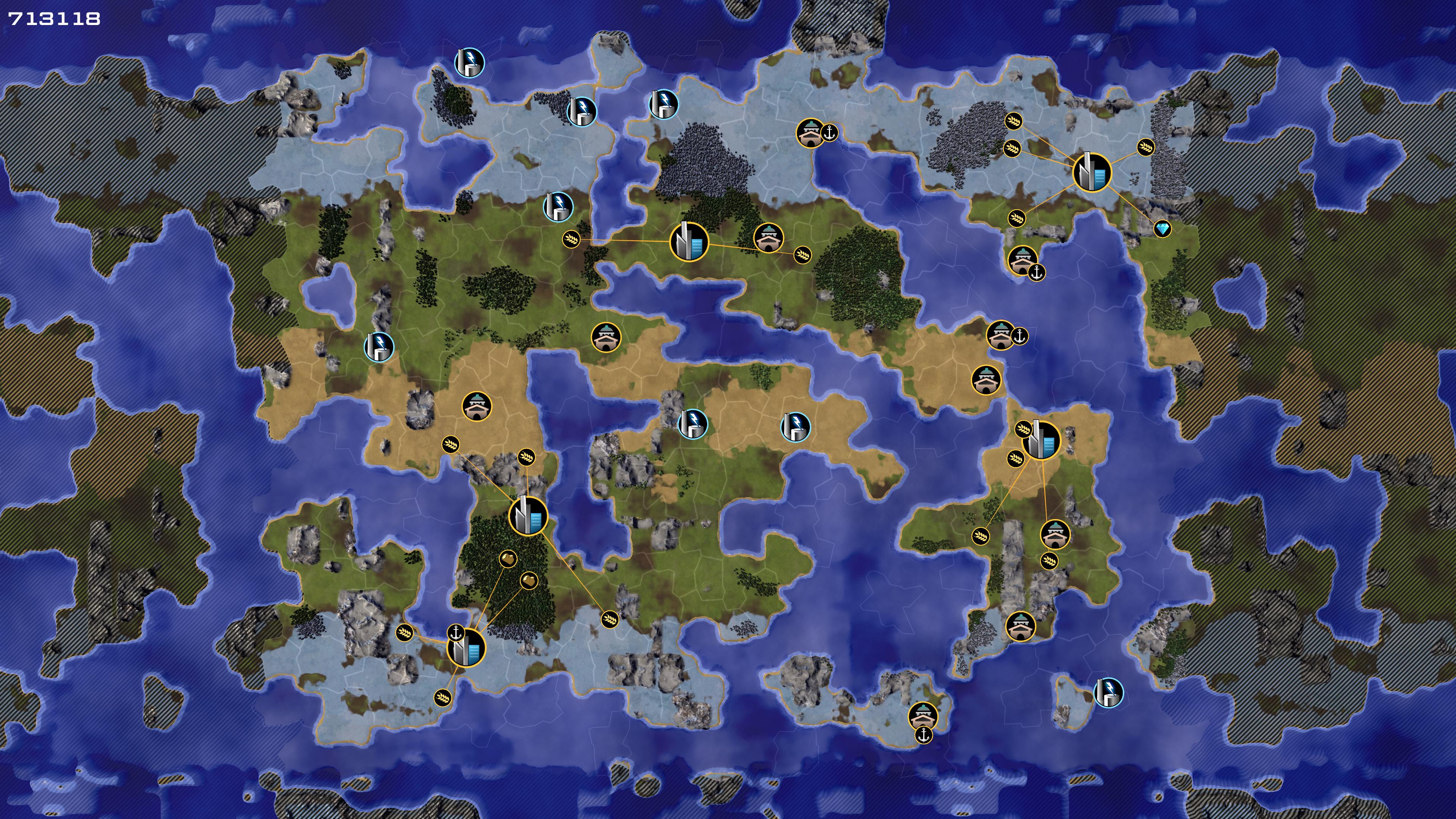
Task: Select the blue diamond resource marker
Action: 1162,229
